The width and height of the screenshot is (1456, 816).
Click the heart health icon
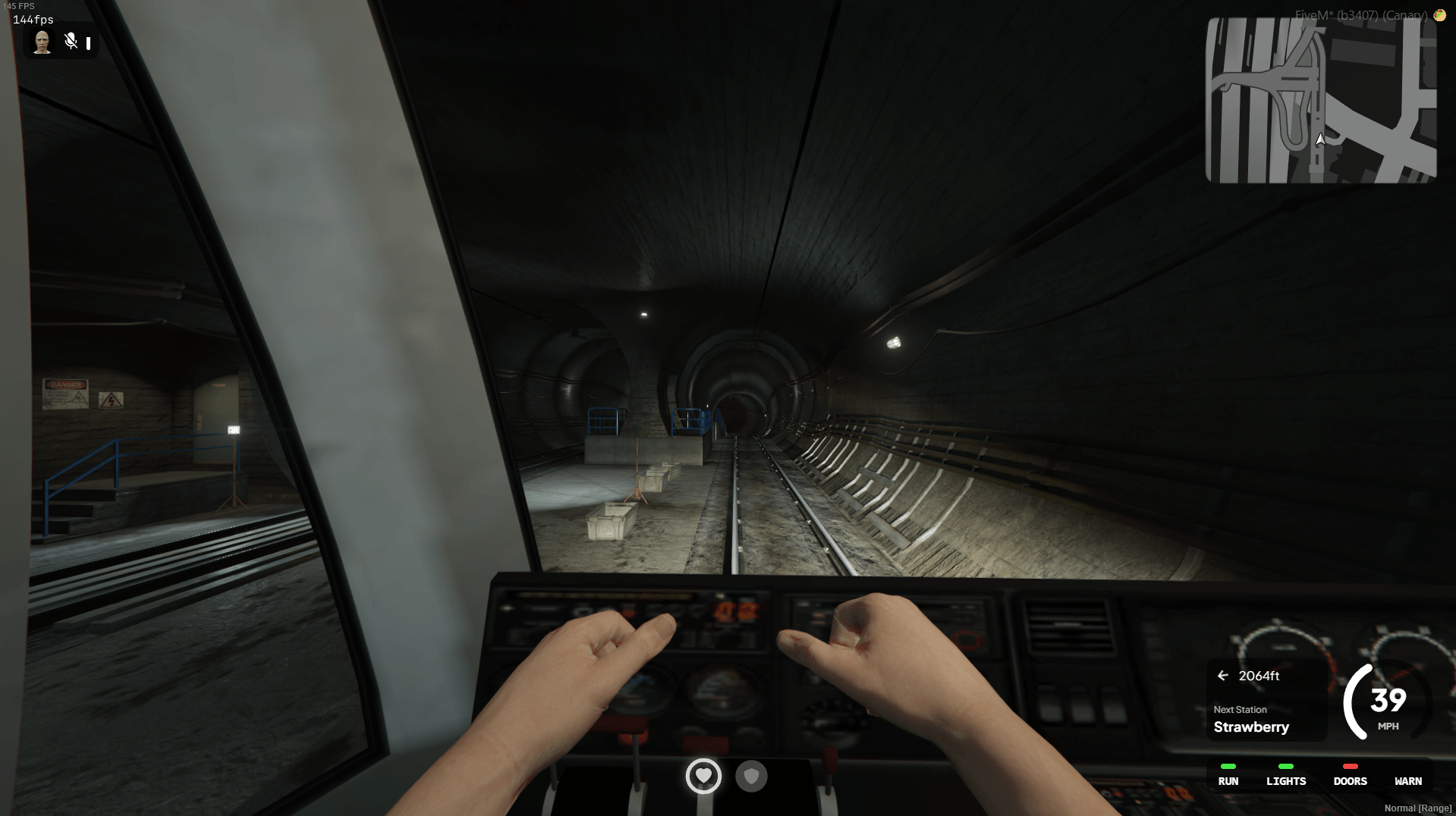[x=703, y=777]
